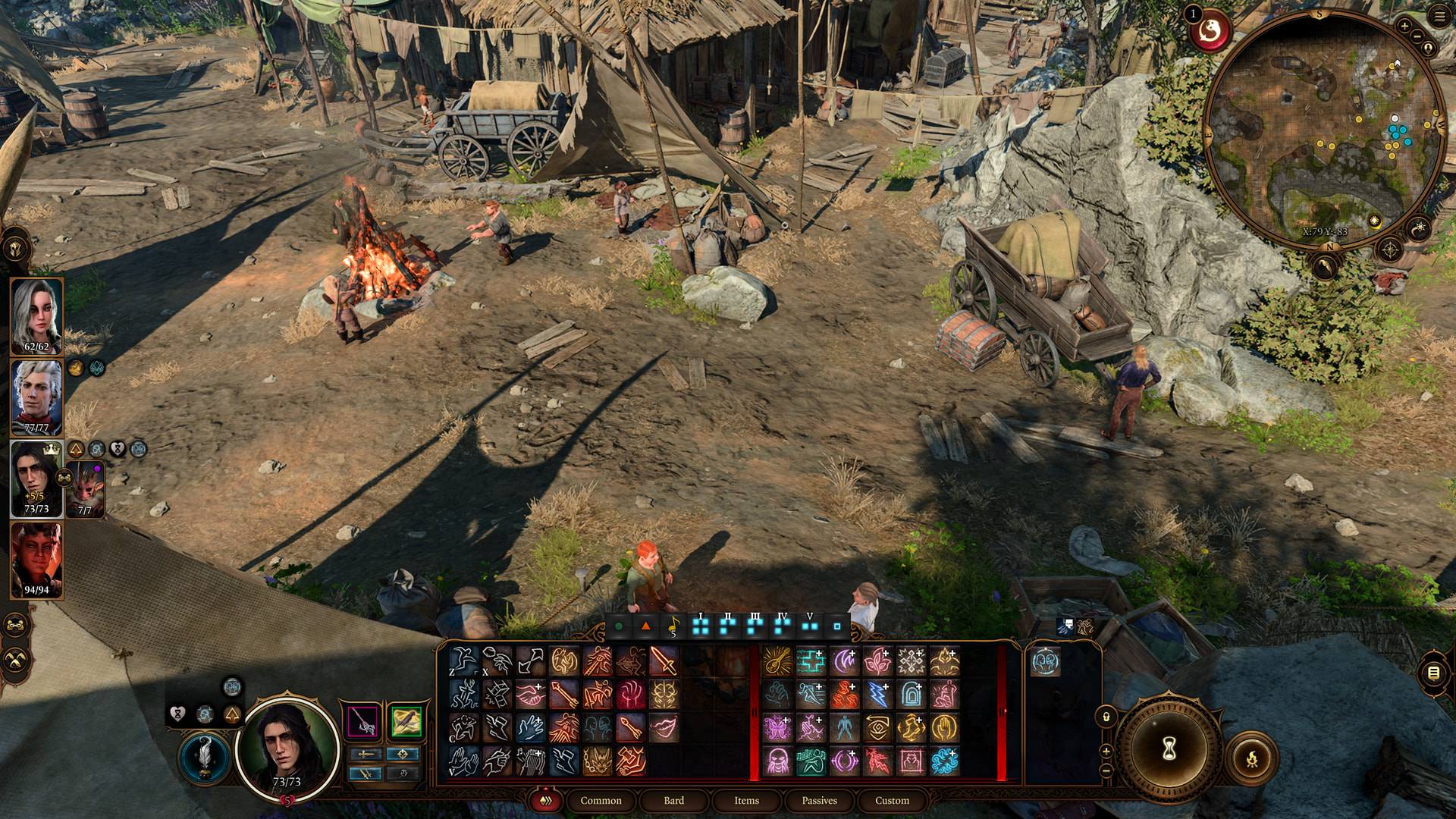Screen dimensions: 1456x819
Task: Switch to the Custom hotbar tab
Action: (892, 801)
